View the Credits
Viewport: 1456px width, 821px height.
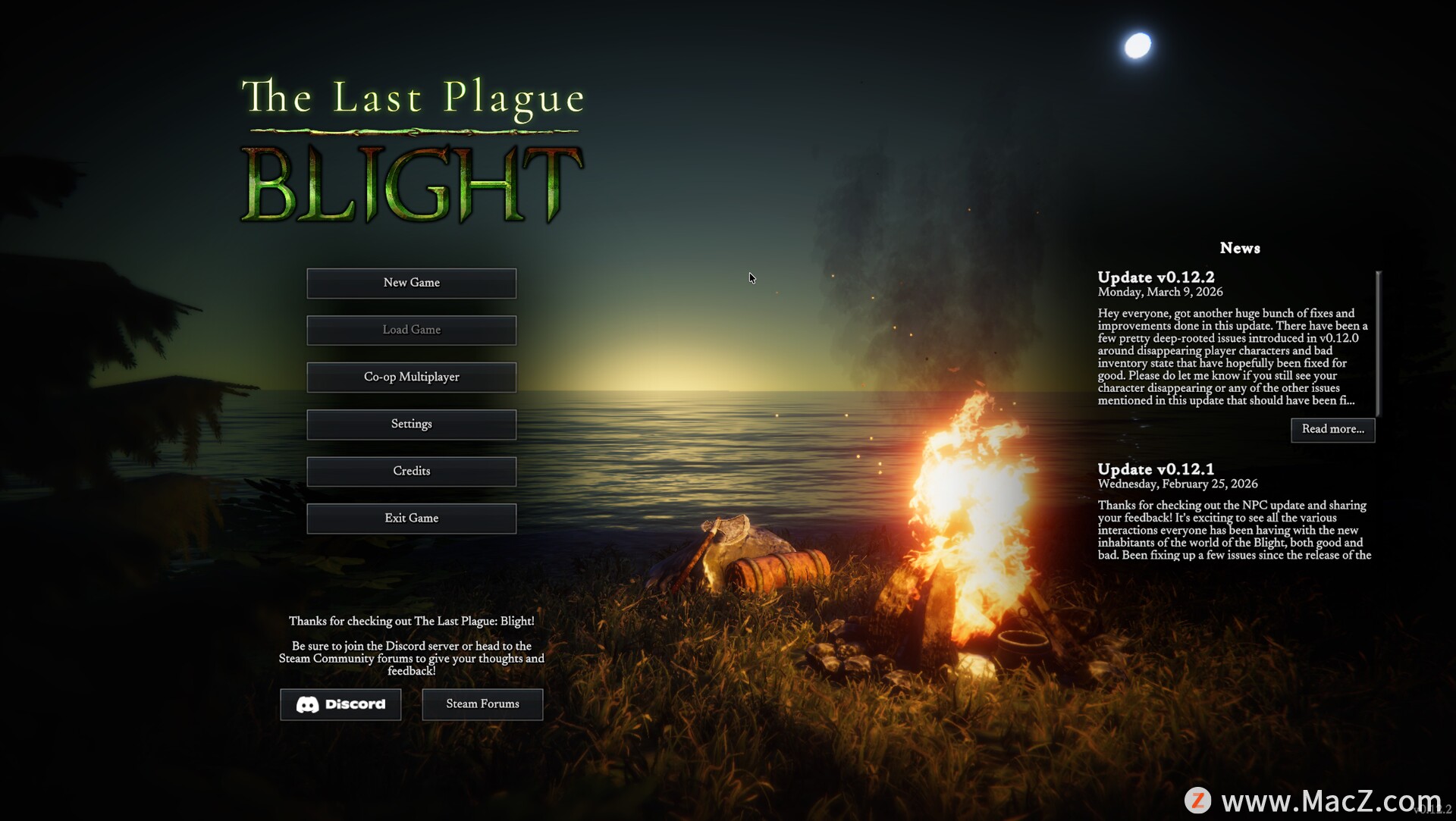point(411,471)
